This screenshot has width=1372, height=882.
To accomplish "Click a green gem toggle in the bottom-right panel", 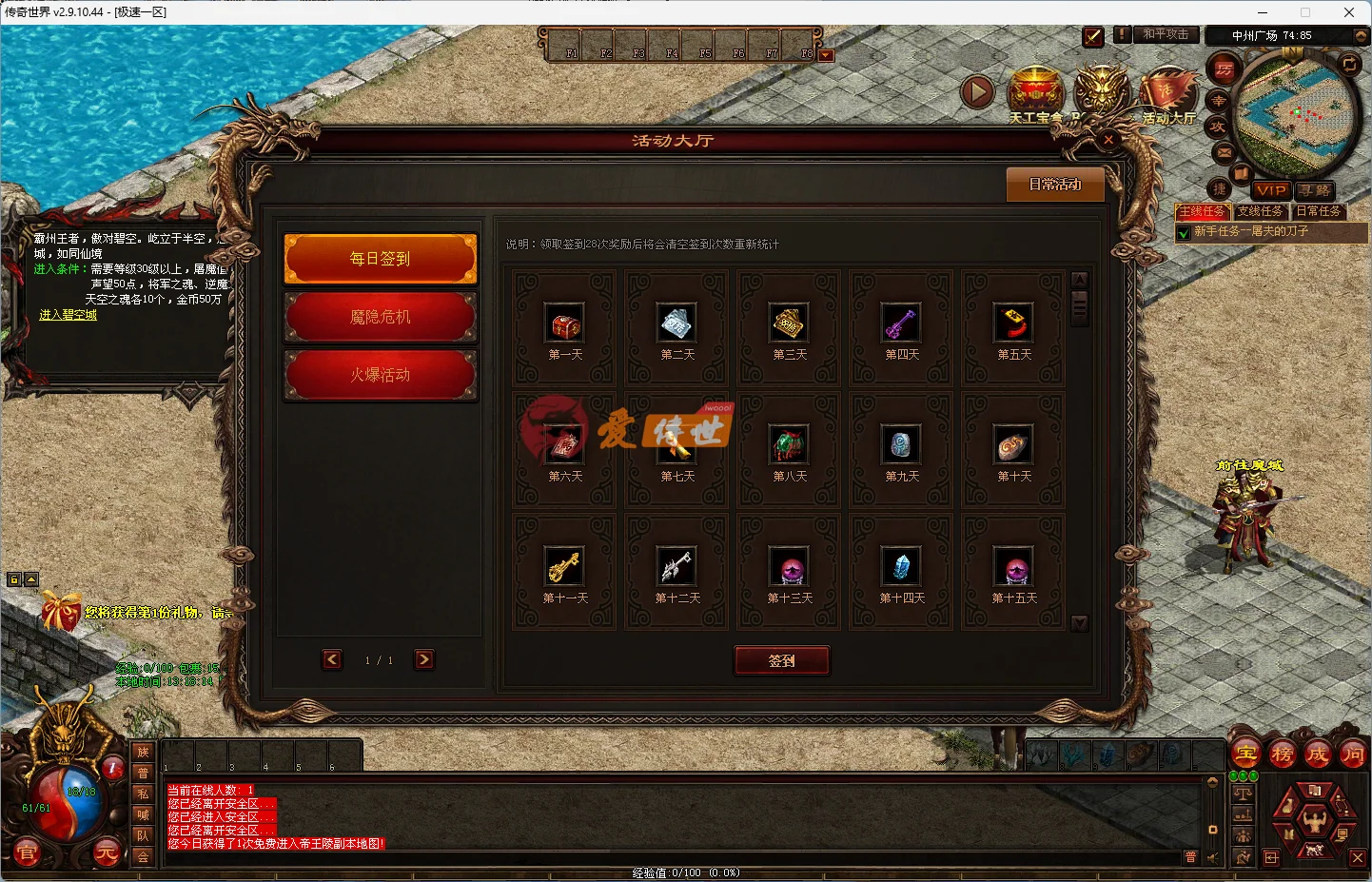I will [x=1233, y=775].
